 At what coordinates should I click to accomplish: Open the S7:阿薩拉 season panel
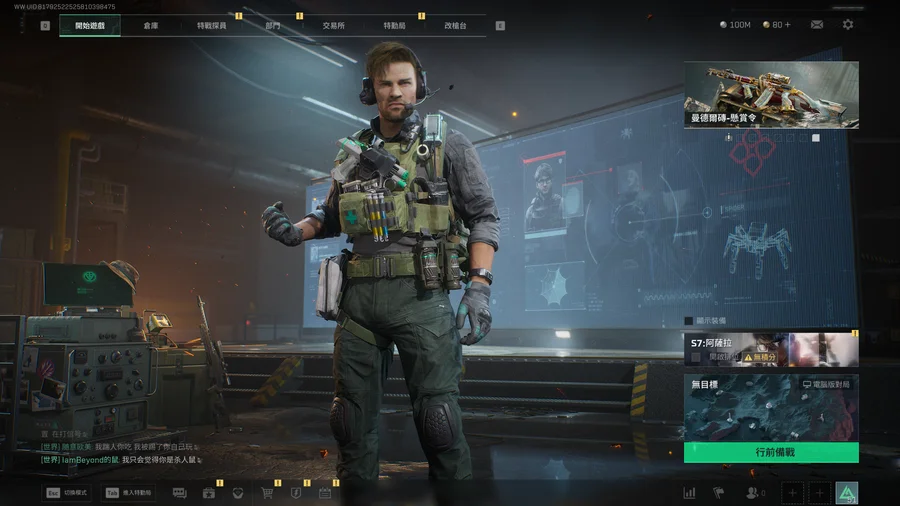tap(771, 350)
